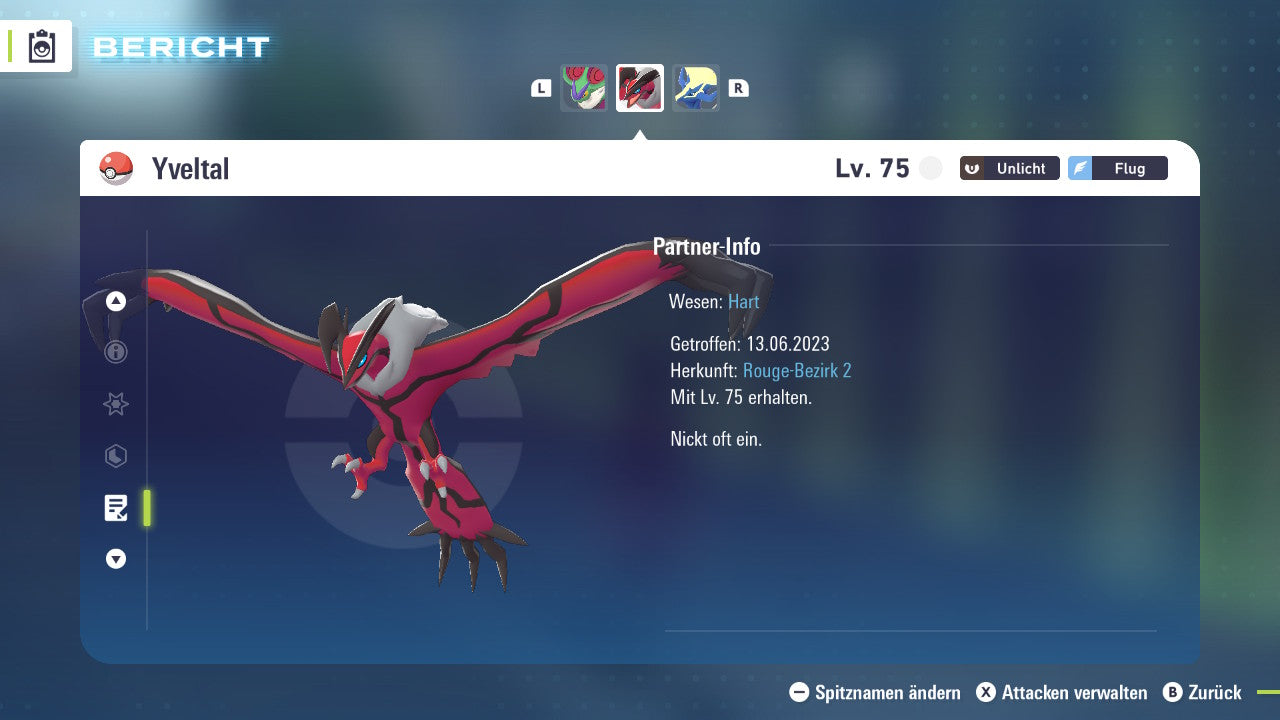
Task: Switch to the next Pokémon portrait
Action: (695, 88)
